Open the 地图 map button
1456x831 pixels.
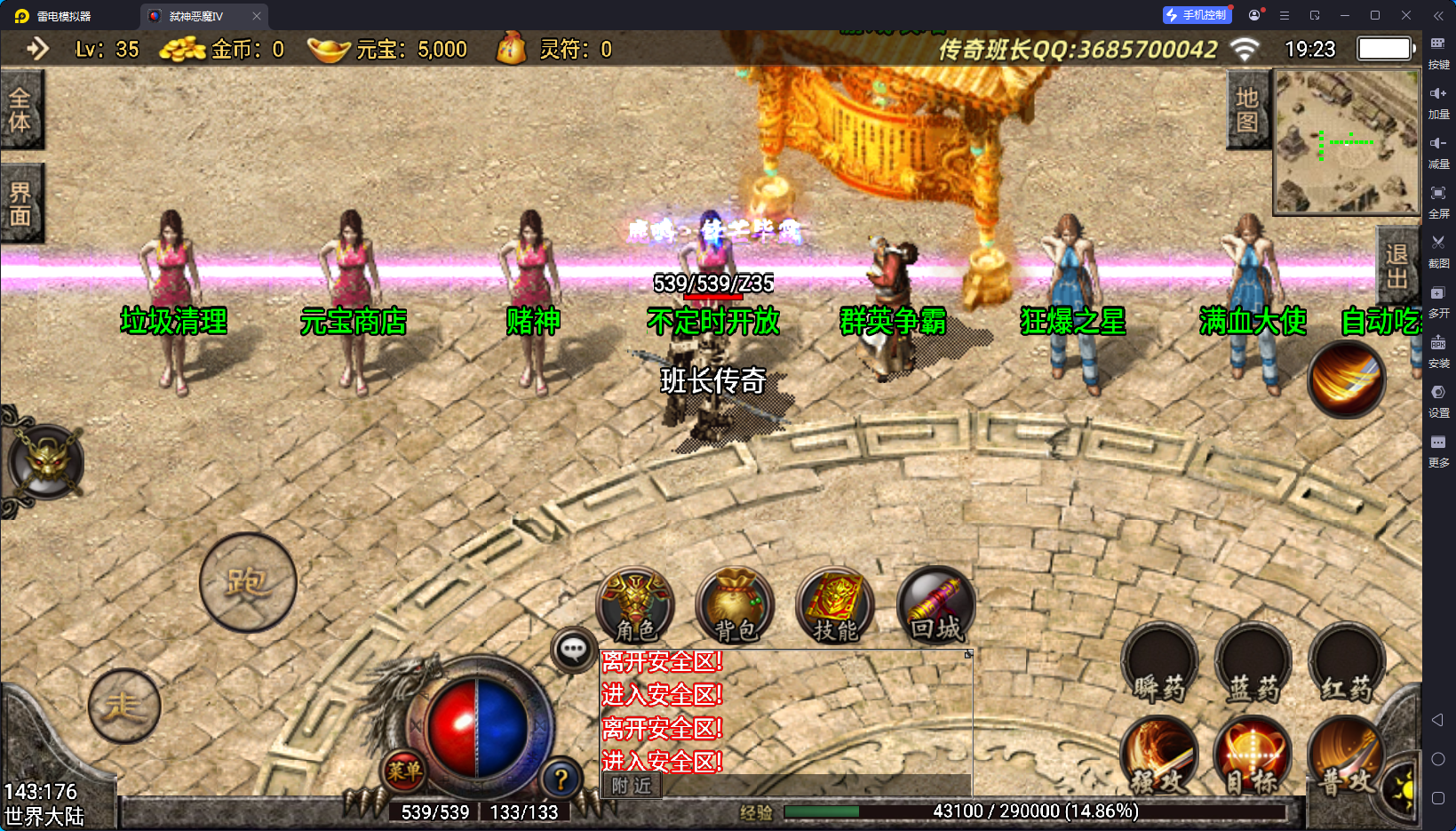[1247, 110]
